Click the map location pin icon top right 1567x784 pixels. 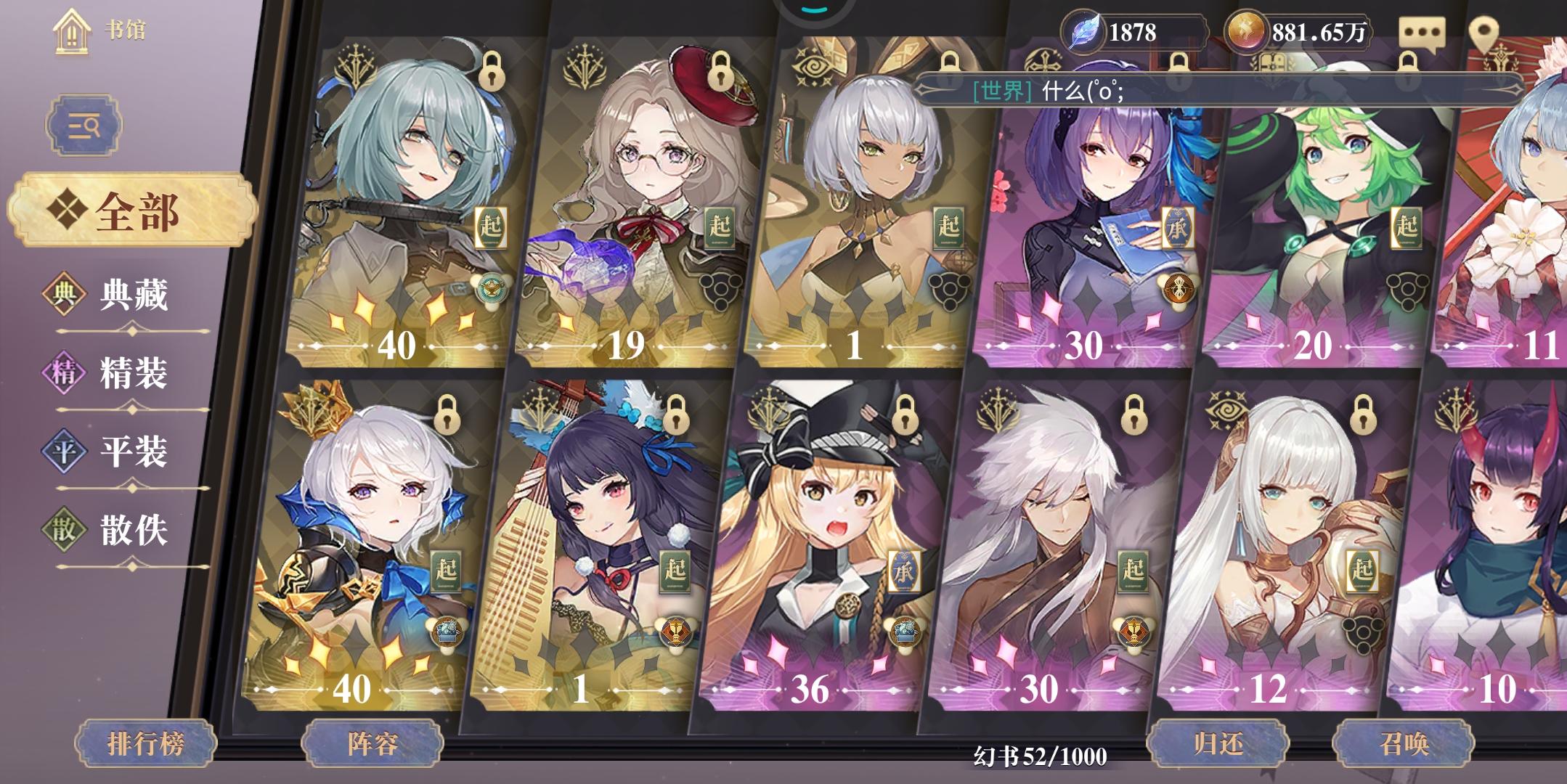[1483, 30]
